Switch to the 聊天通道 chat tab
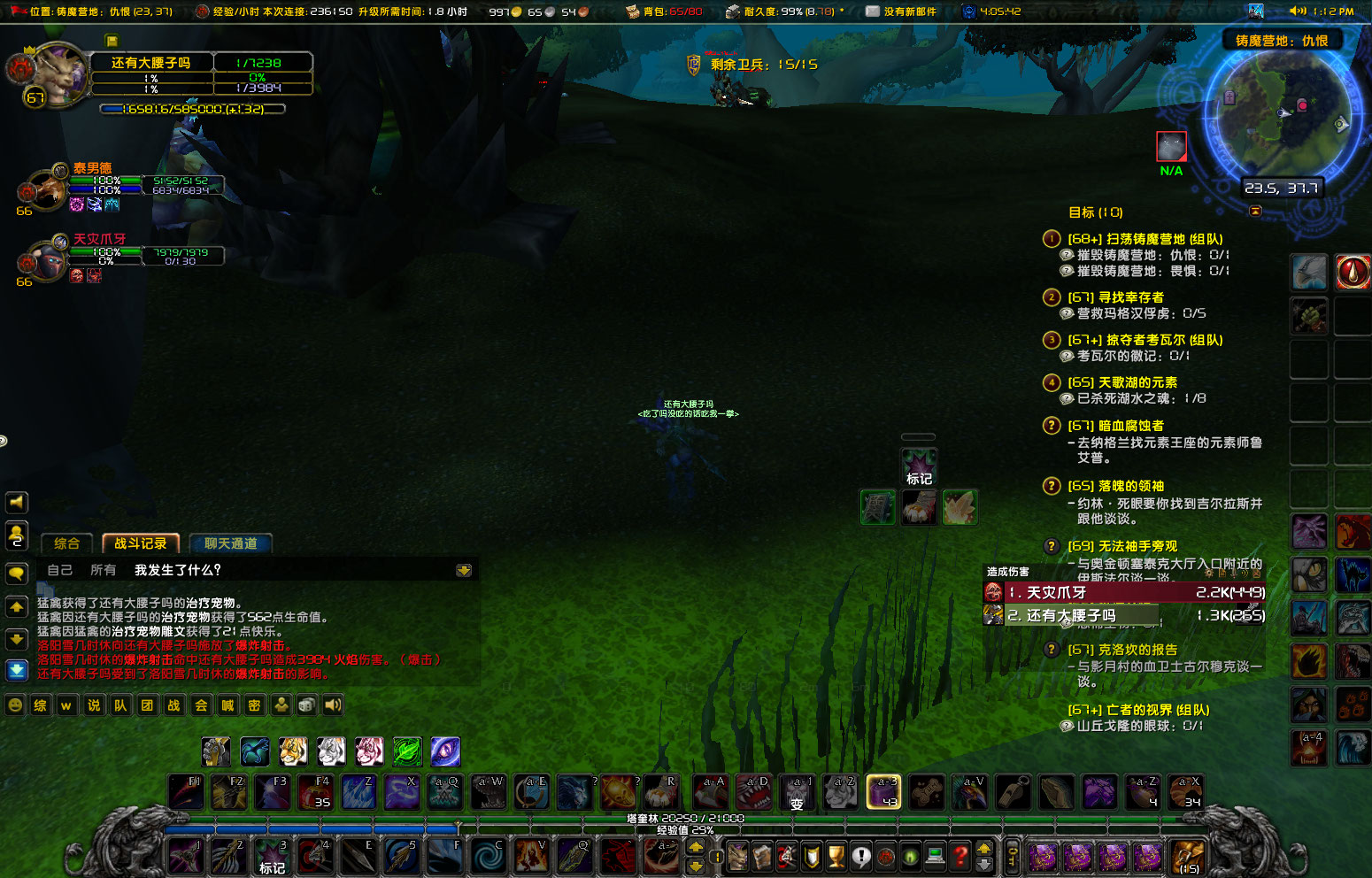The height and width of the screenshot is (878, 1372). pyautogui.click(x=231, y=543)
